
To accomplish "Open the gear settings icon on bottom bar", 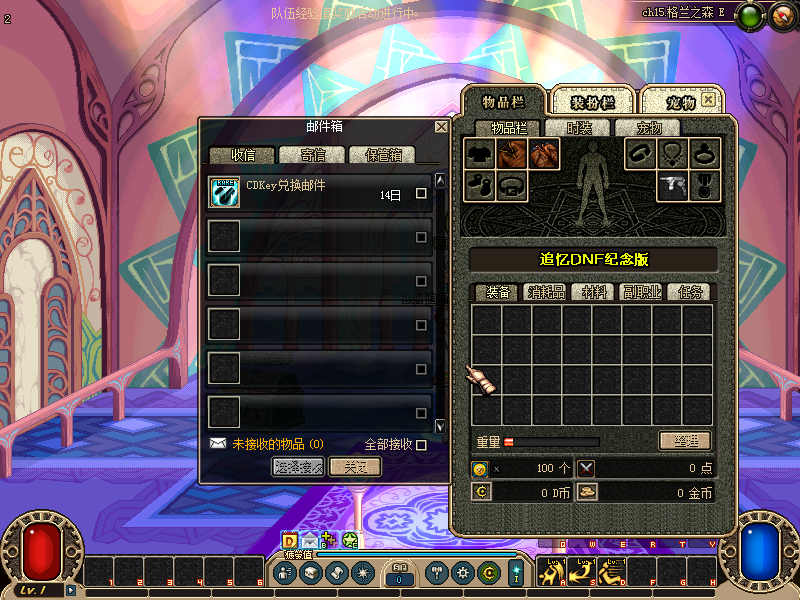I will point(462,573).
